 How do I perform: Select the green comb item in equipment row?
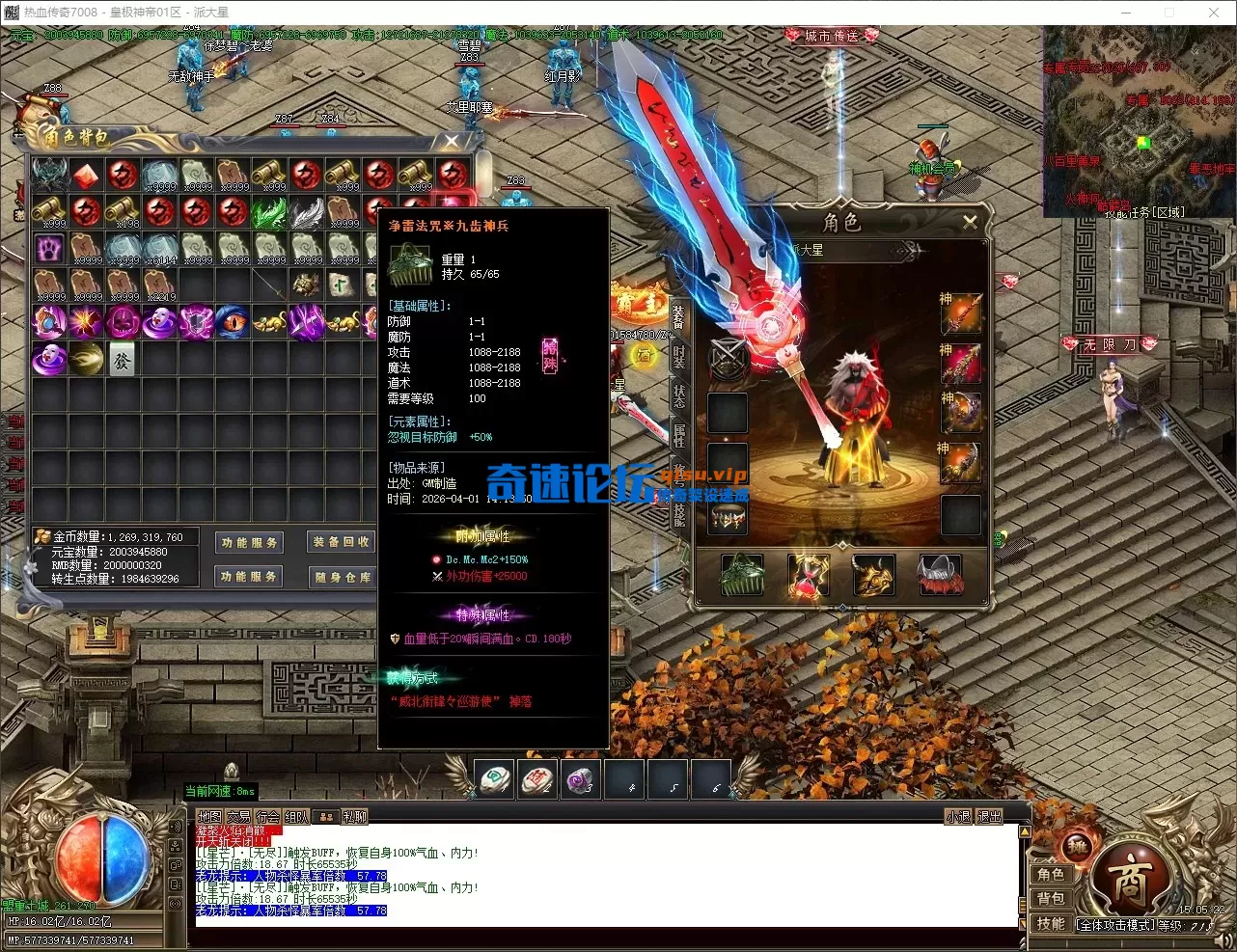pos(742,575)
